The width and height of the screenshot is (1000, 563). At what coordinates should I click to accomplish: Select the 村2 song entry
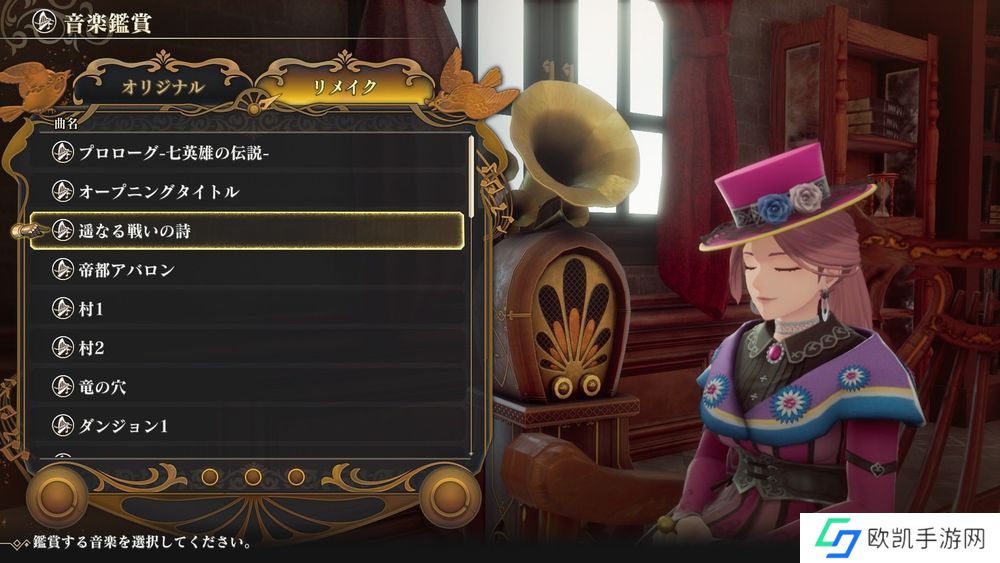coord(248,348)
